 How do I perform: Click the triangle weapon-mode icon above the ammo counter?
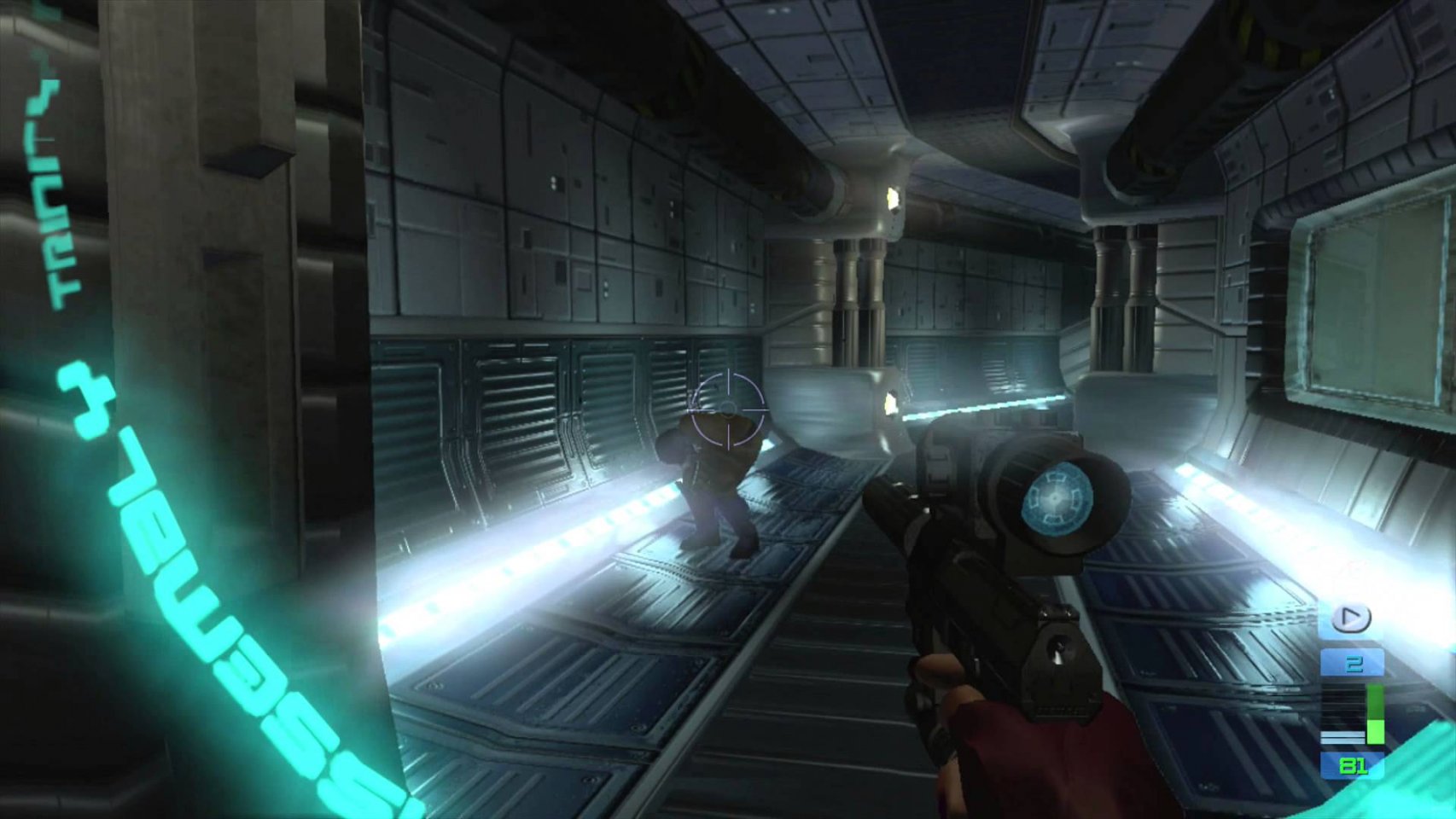pyautogui.click(x=1351, y=619)
